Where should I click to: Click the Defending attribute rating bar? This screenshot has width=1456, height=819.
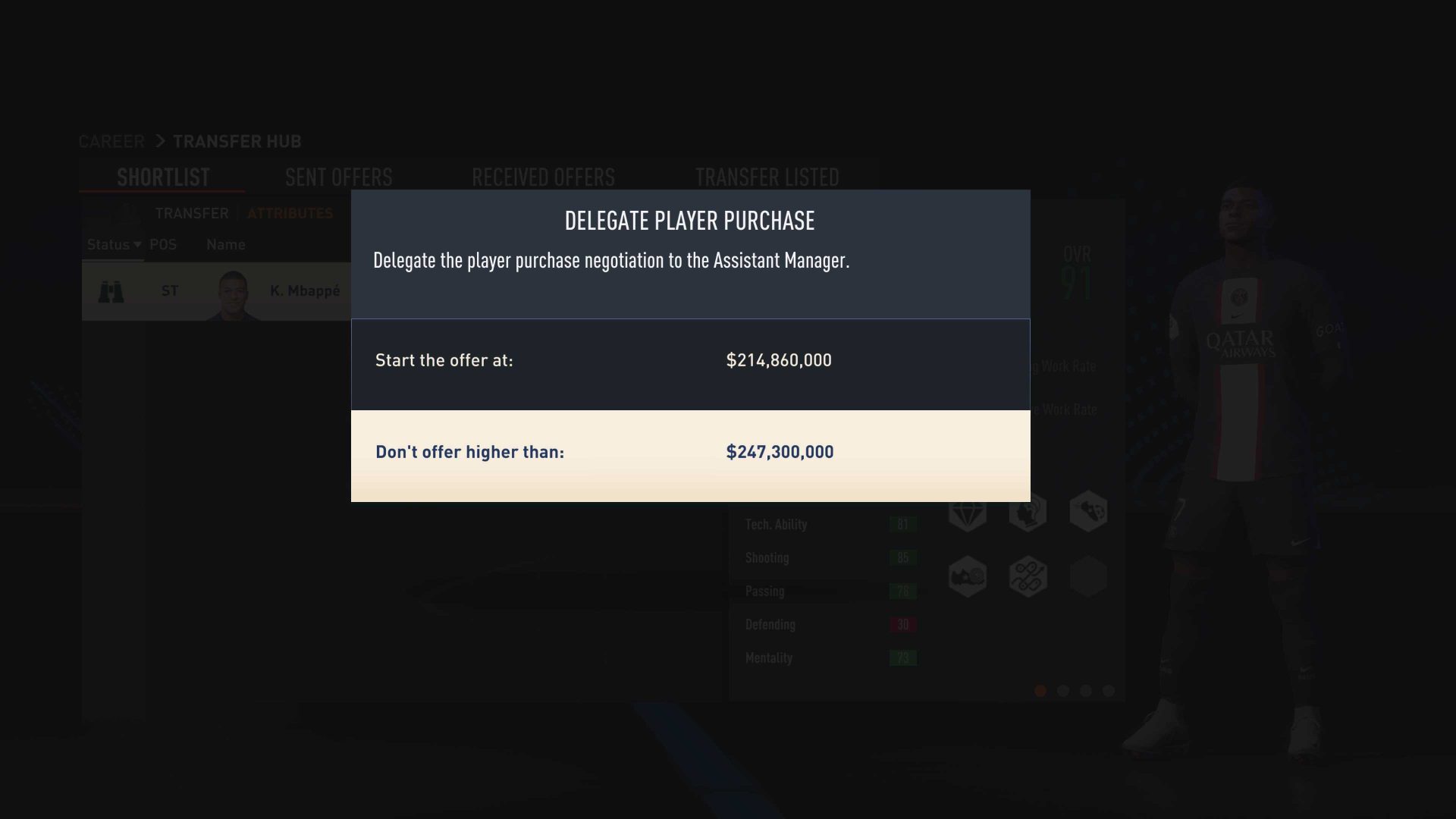[x=902, y=624]
